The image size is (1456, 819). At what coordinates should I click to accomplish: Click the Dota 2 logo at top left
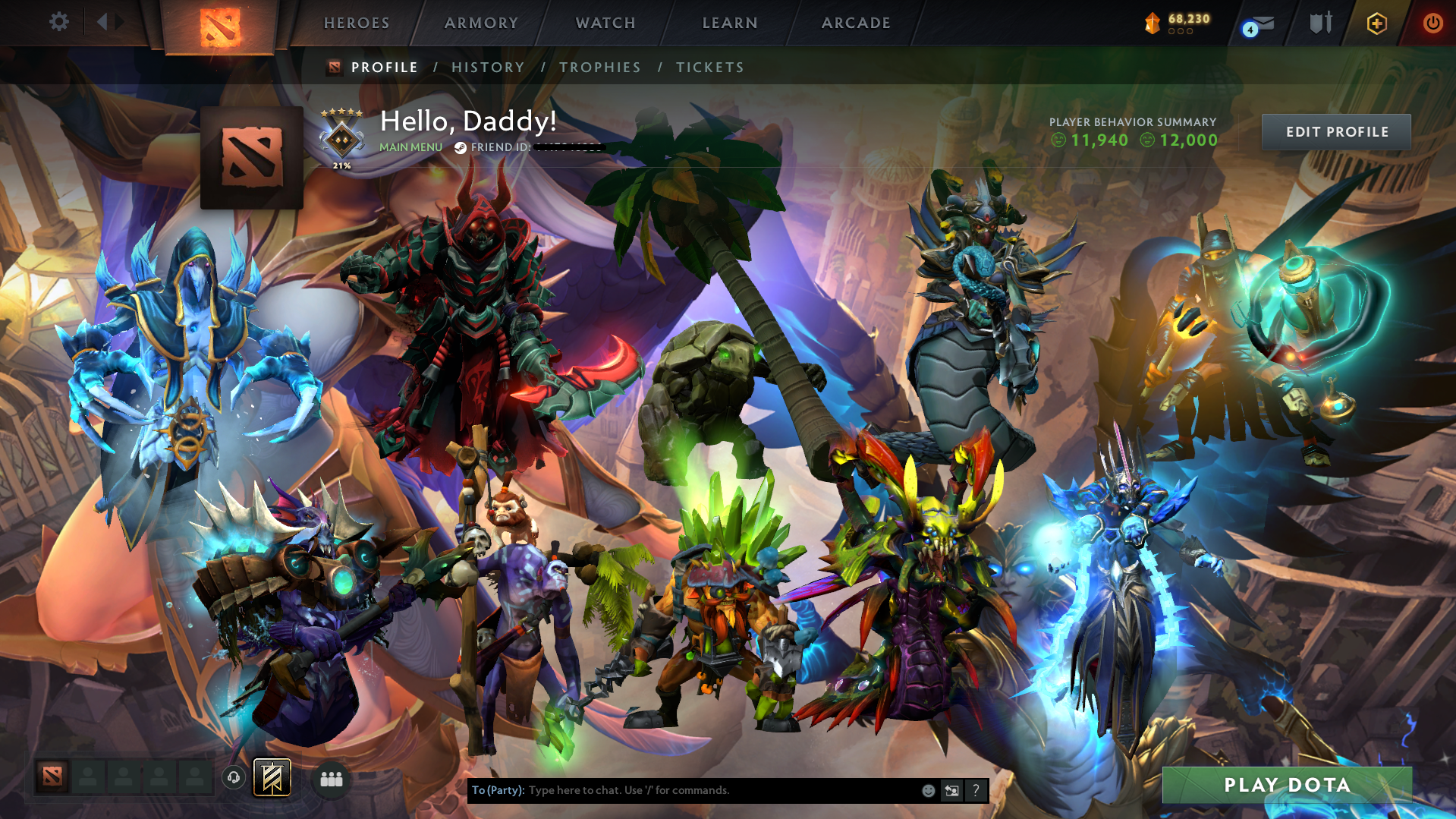(x=221, y=23)
